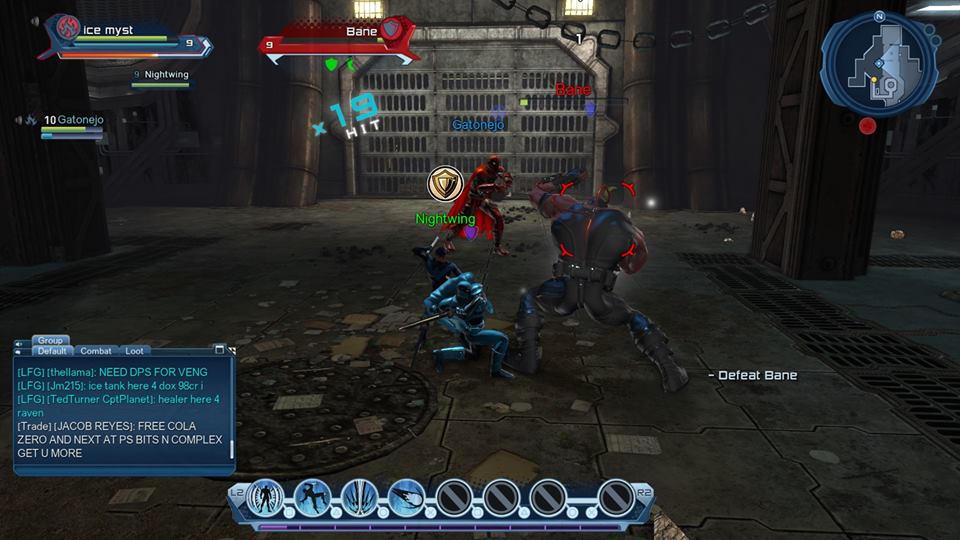This screenshot has width=960, height=540.
Task: Switch to the Group chat tab
Action: tap(50, 340)
